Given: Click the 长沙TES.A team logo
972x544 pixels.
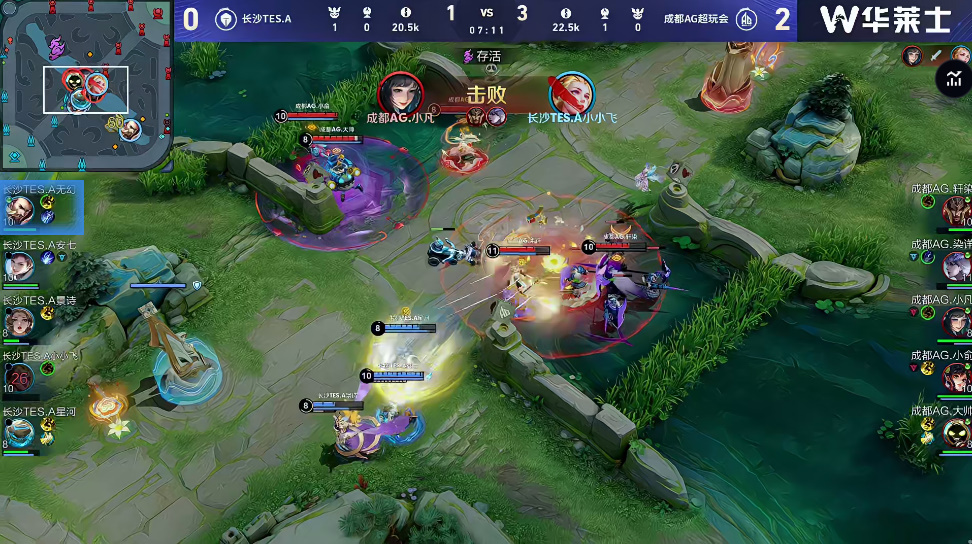Looking at the screenshot, I should (227, 19).
